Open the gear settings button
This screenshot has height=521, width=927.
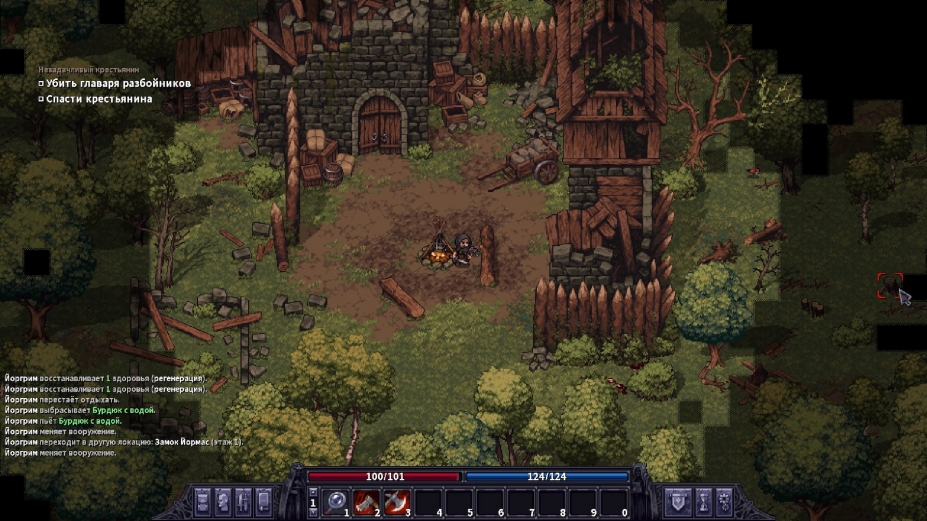tap(724, 501)
